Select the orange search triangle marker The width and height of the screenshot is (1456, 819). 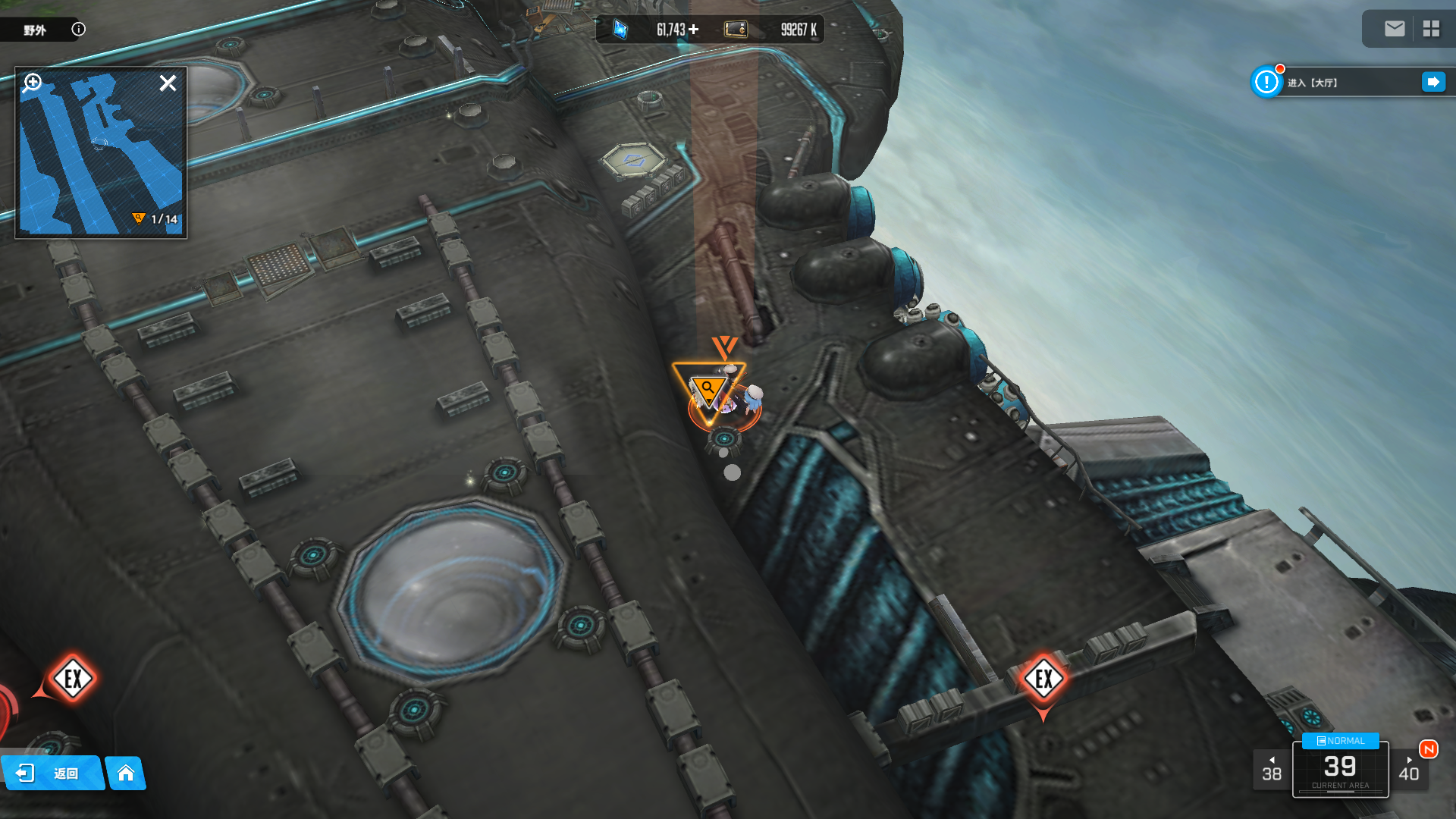(x=708, y=390)
